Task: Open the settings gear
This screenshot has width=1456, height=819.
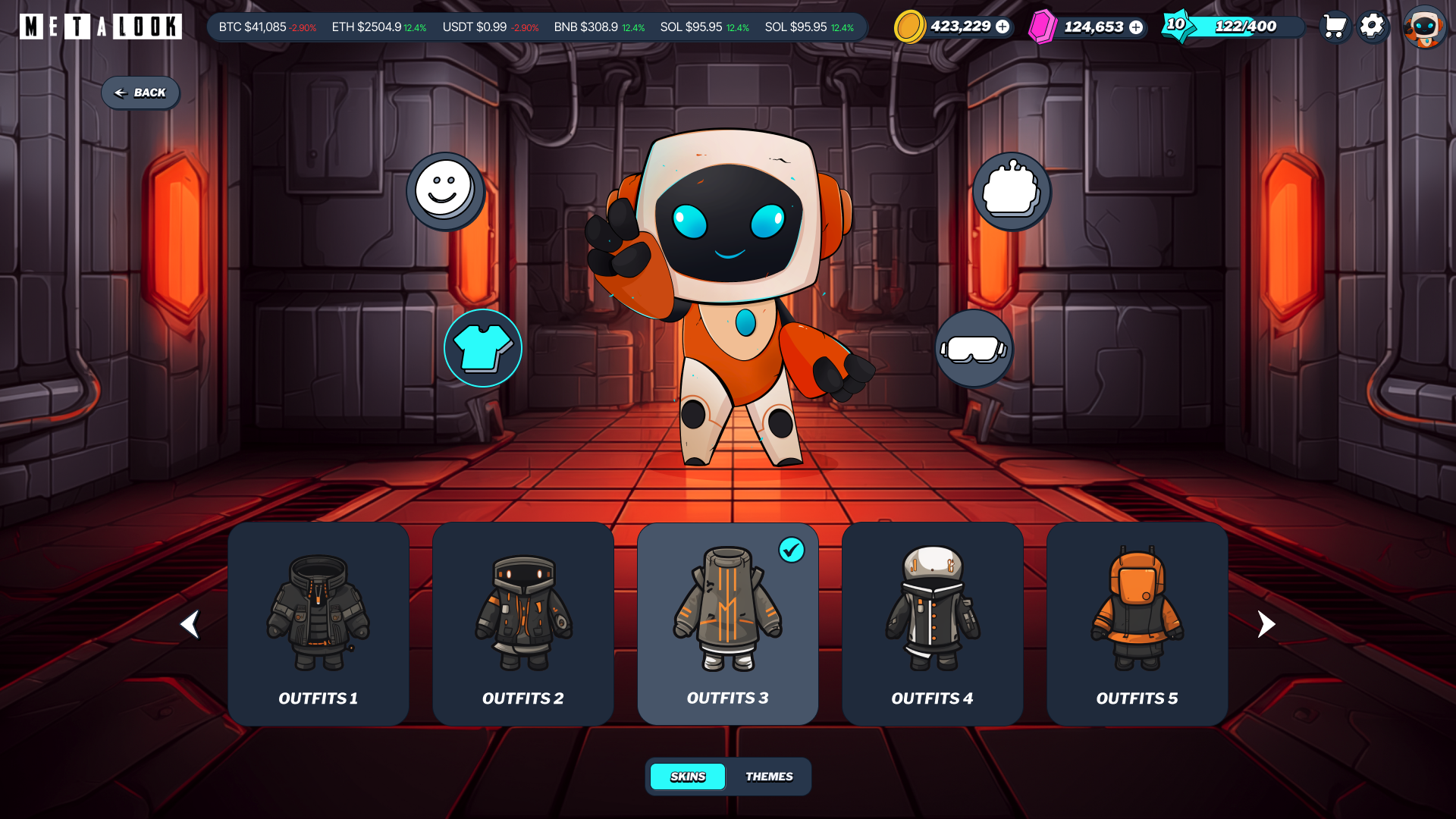Action: tap(1372, 27)
